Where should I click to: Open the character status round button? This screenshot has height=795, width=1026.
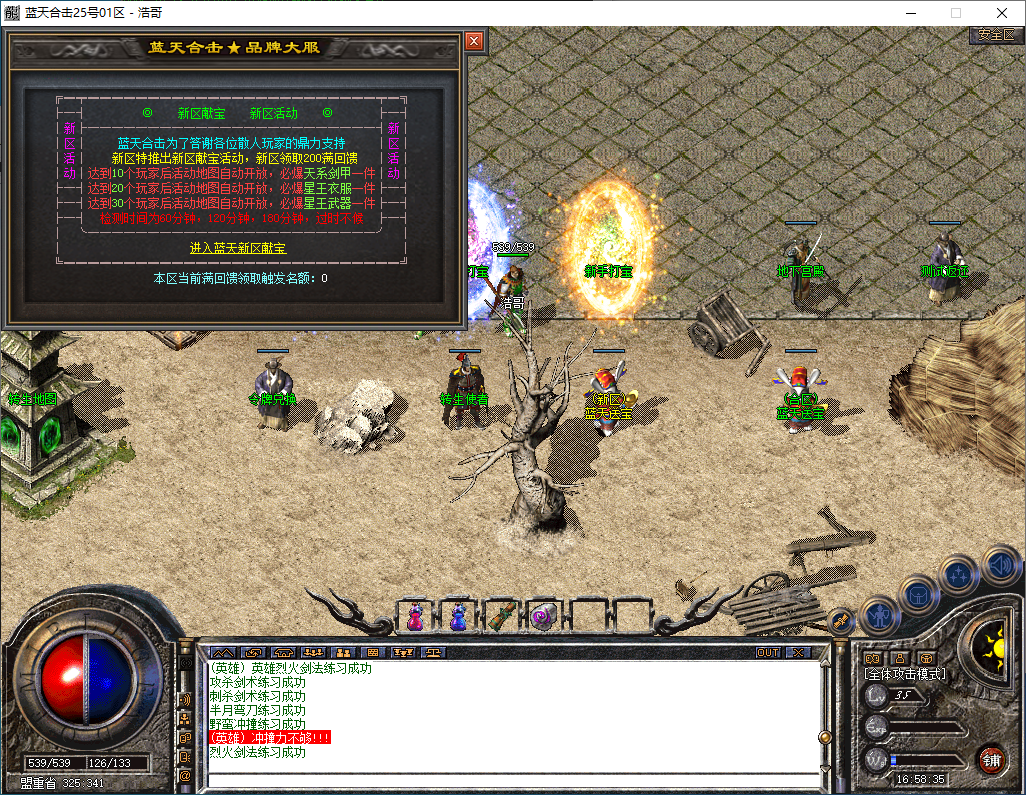[879, 615]
